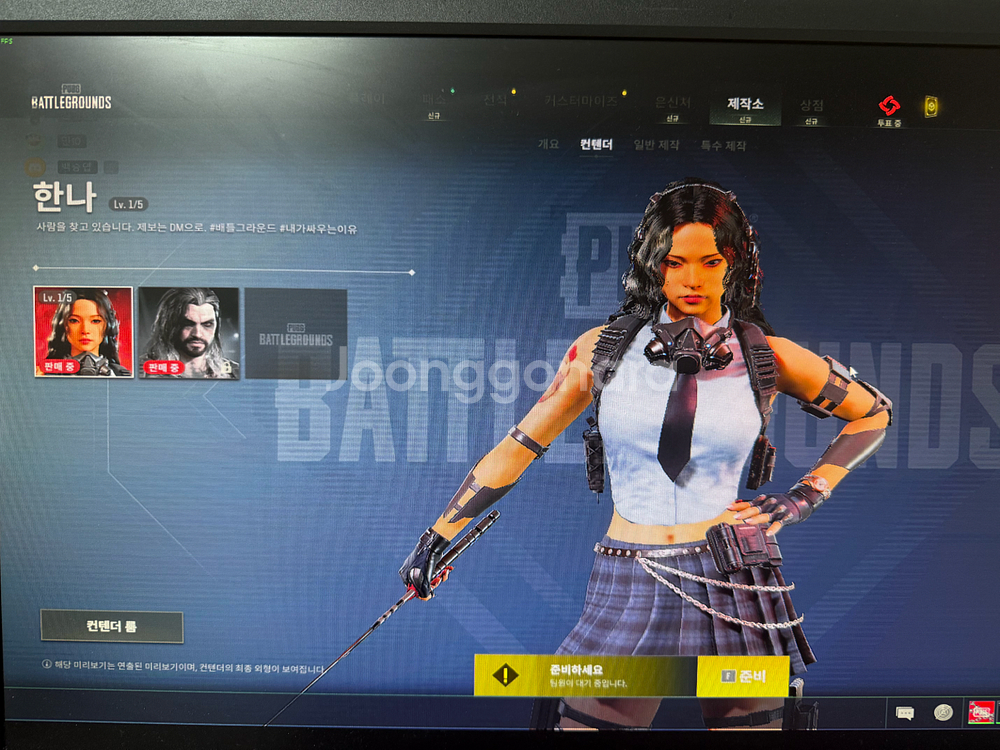Click the 준비 ready button

[x=743, y=676]
